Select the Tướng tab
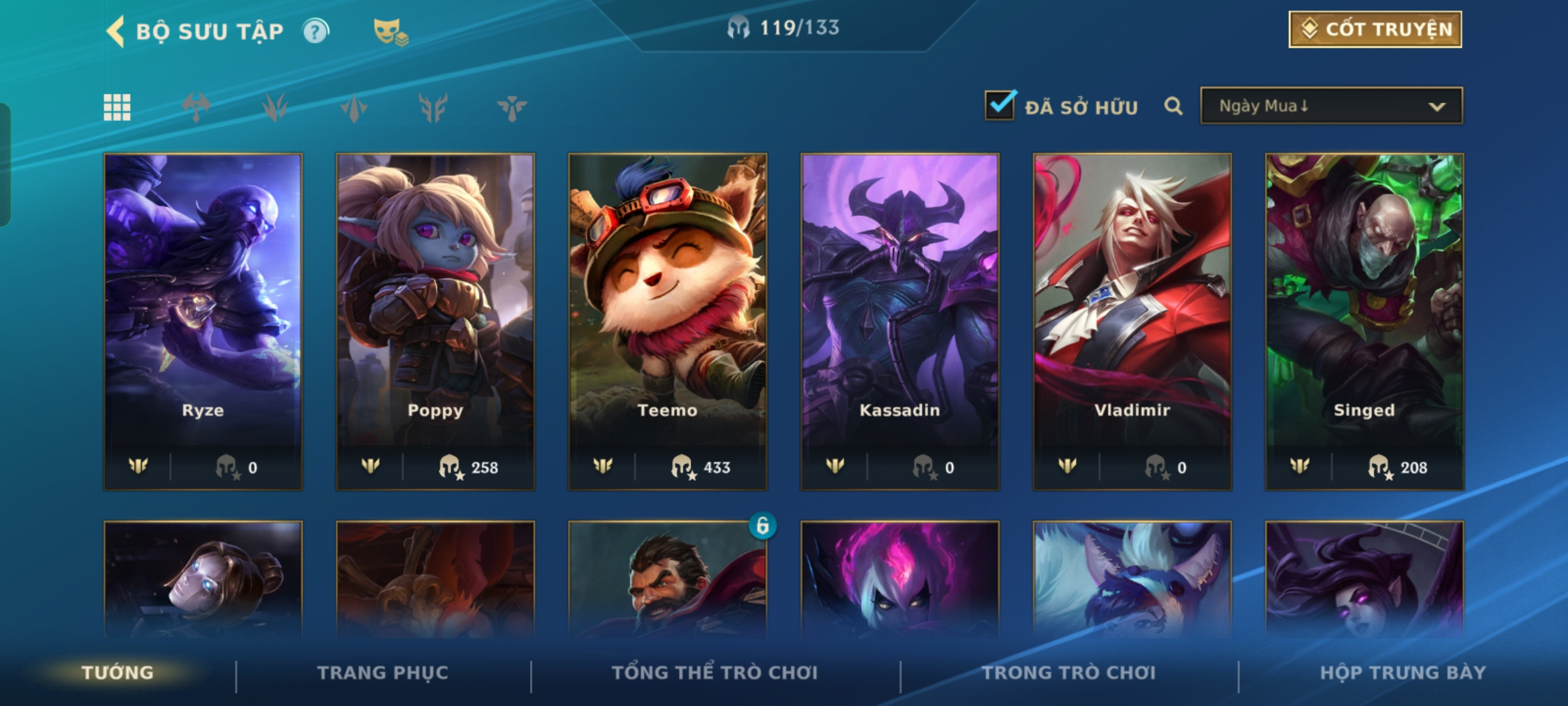The width and height of the screenshot is (1568, 706). pyautogui.click(x=118, y=673)
